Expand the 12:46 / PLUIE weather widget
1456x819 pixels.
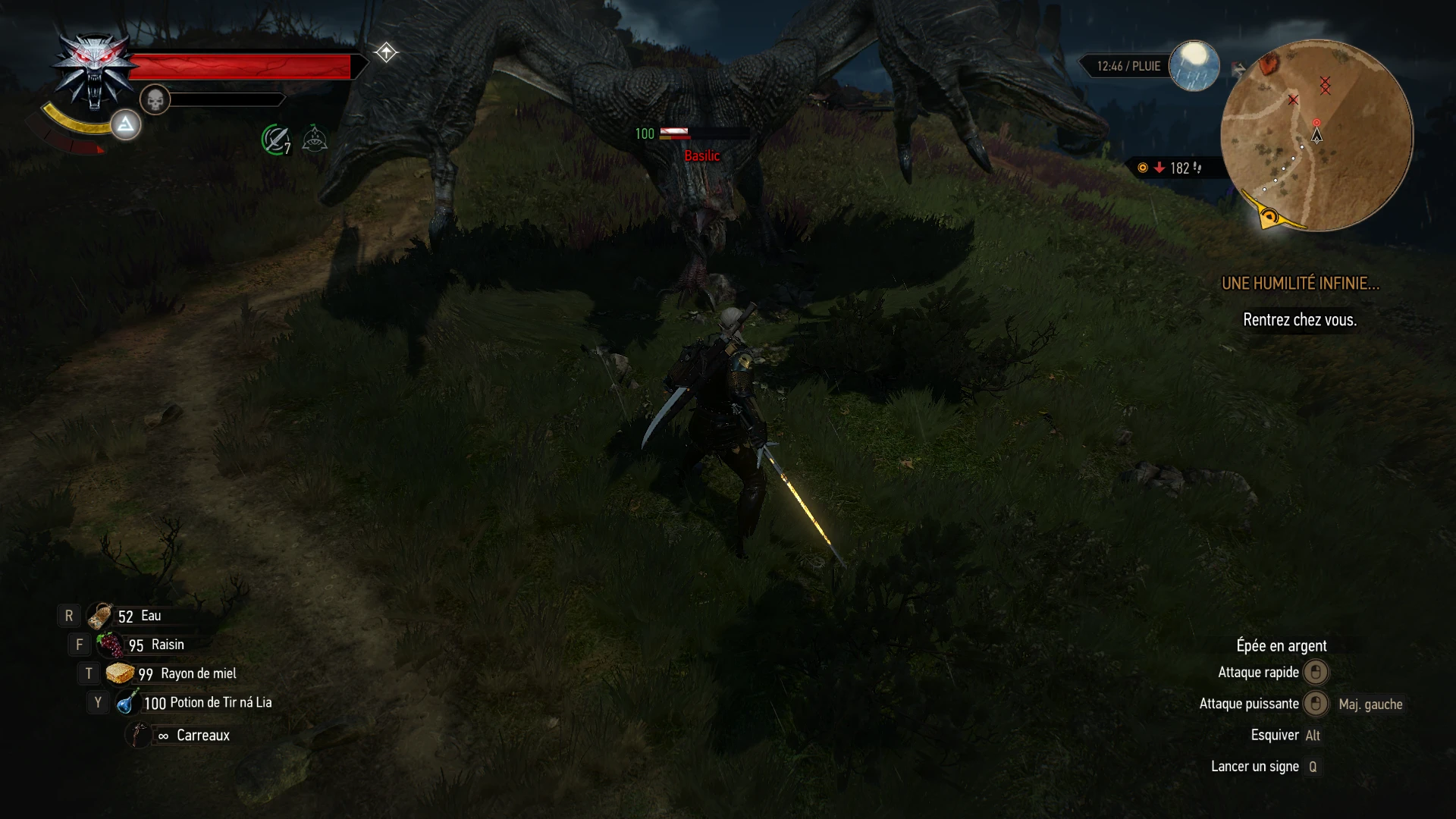(1128, 66)
